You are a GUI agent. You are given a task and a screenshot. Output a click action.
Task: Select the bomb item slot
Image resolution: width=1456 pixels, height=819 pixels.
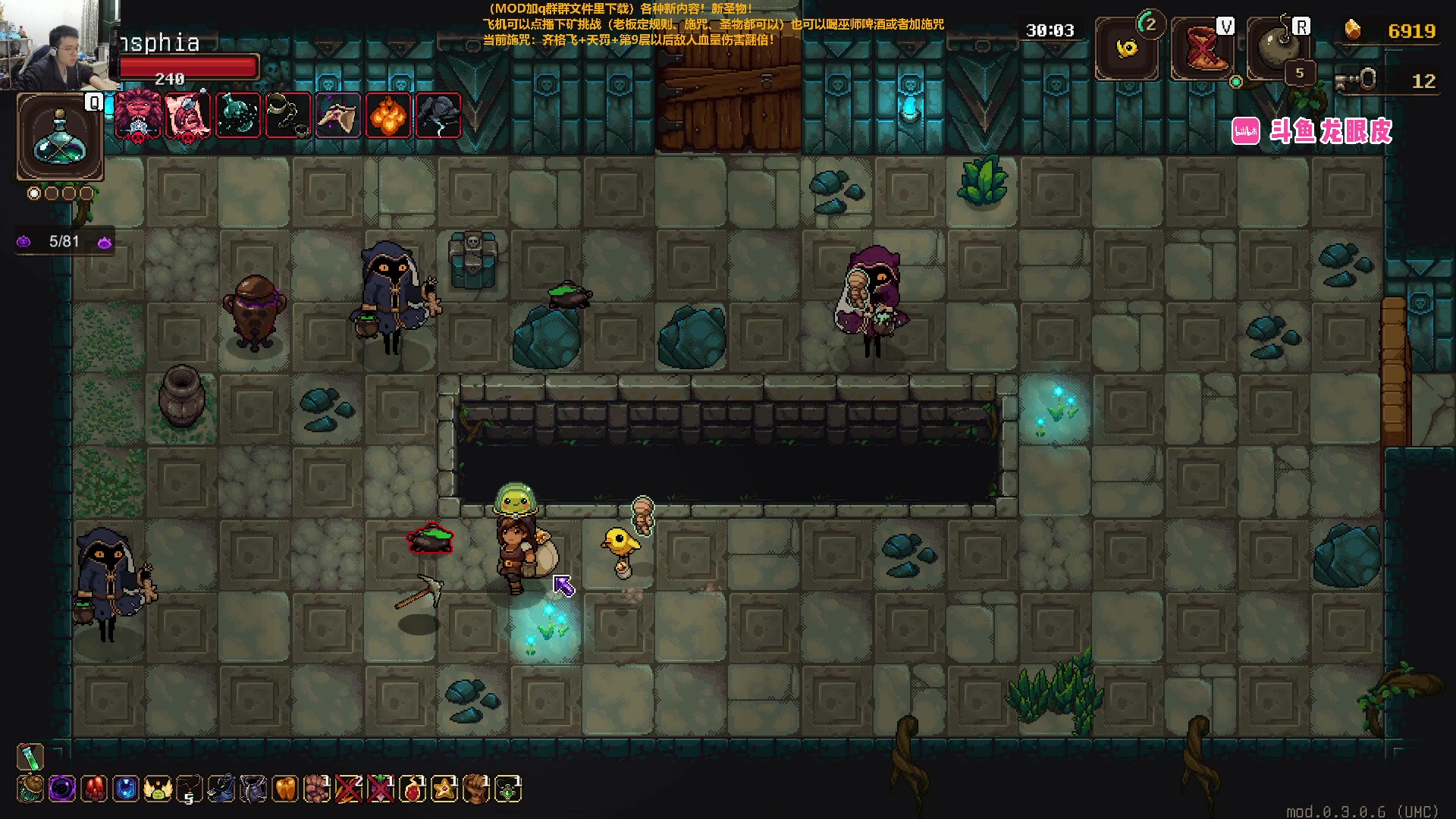[x=1279, y=48]
